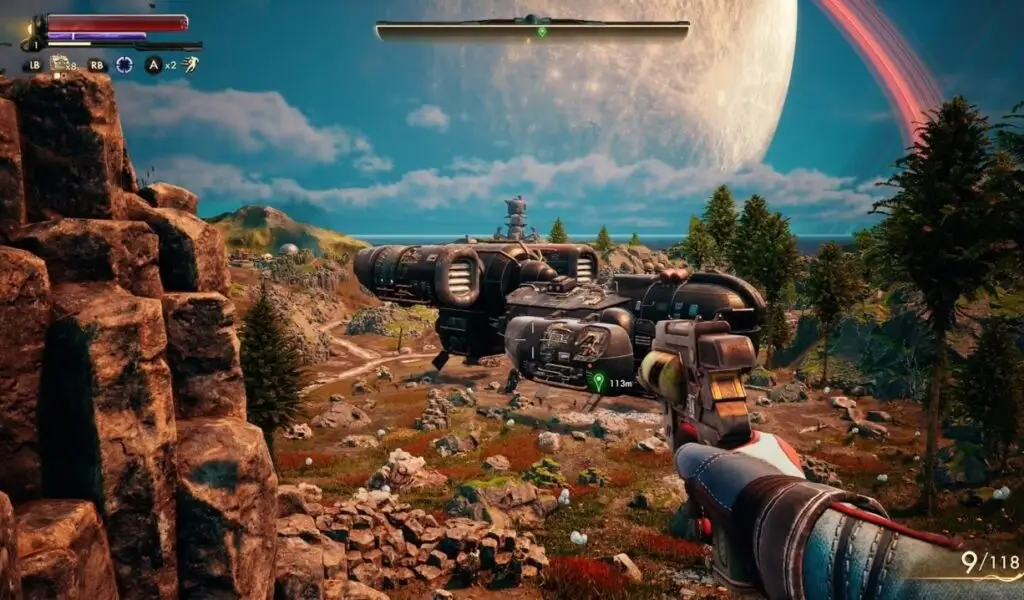The width and height of the screenshot is (1024, 600).
Task: Select the green quest marker on the compass
Action: [x=542, y=32]
